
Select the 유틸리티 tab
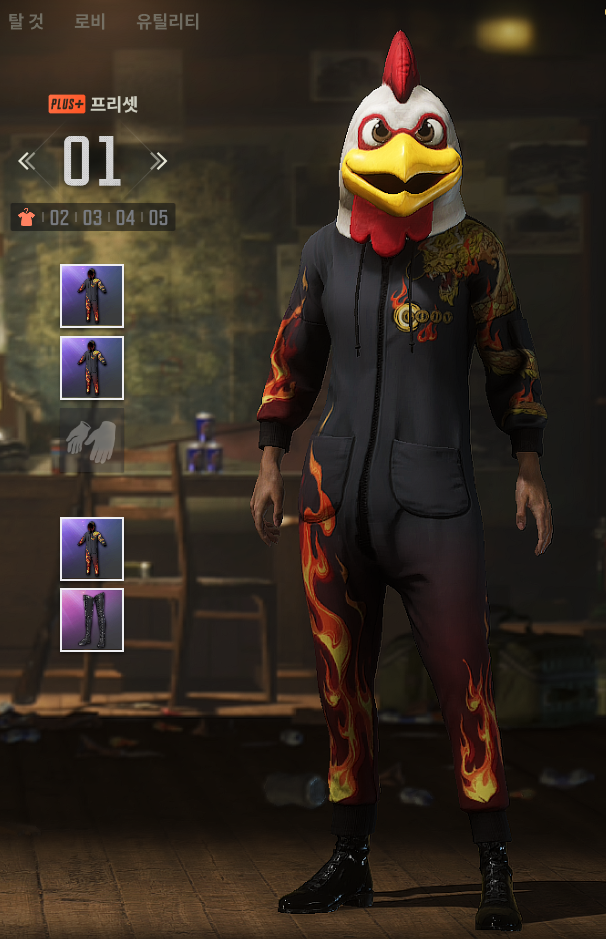168,21
